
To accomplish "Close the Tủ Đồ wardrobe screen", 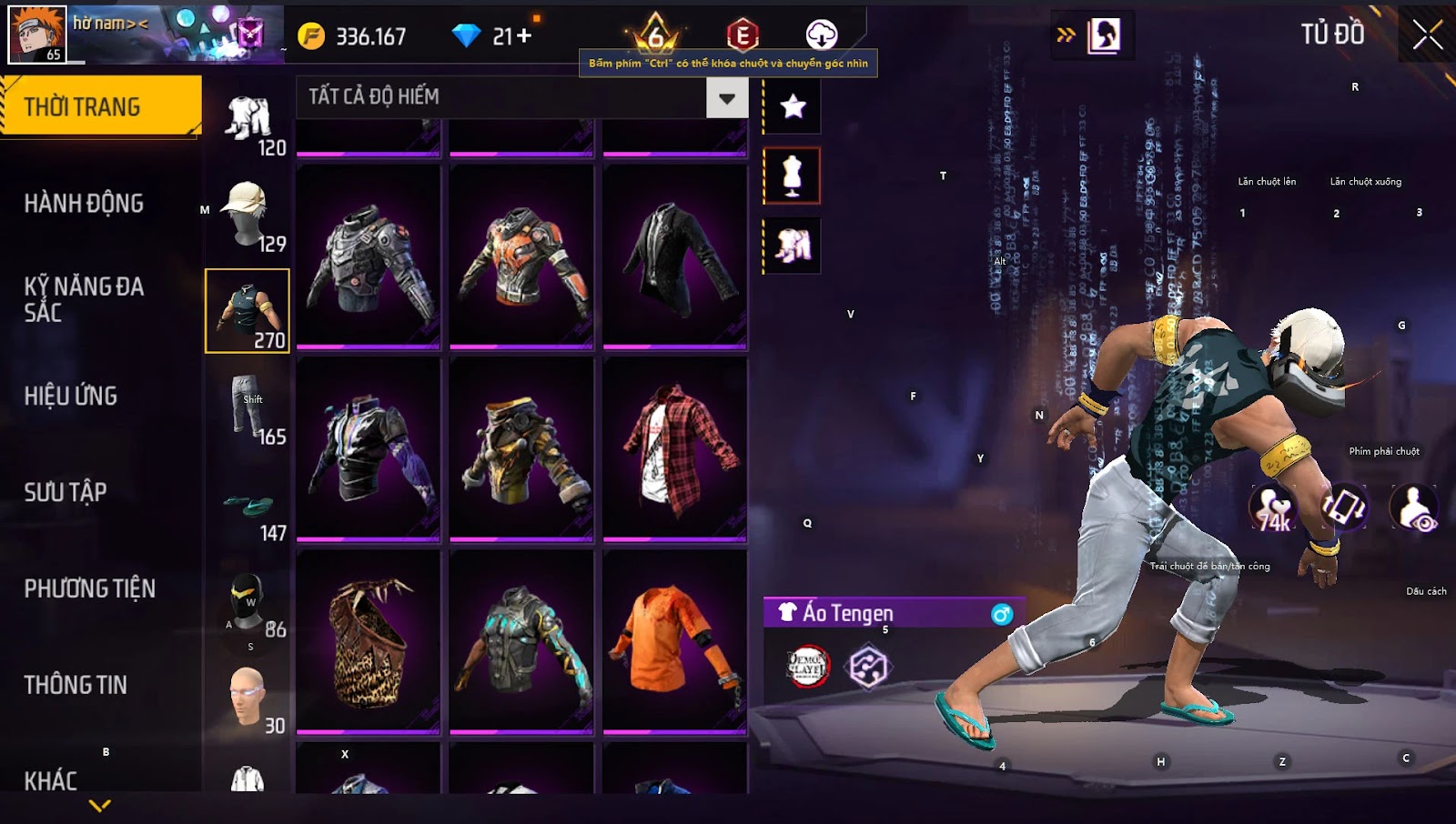I will [1427, 35].
